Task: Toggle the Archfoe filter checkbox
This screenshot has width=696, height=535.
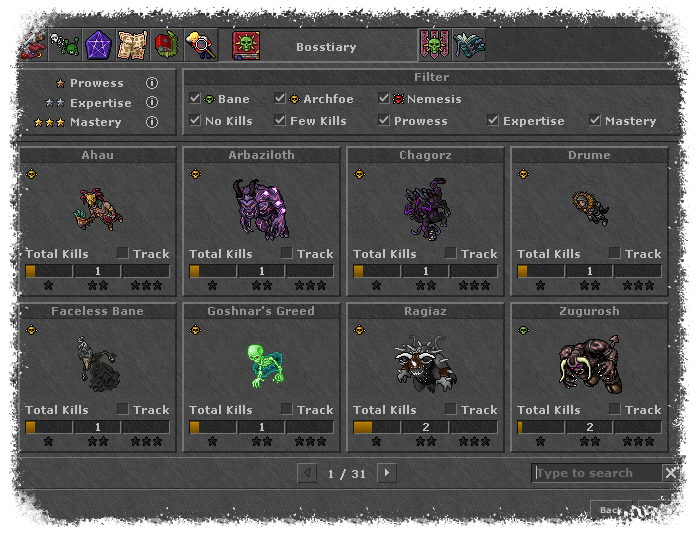Action: pos(281,99)
